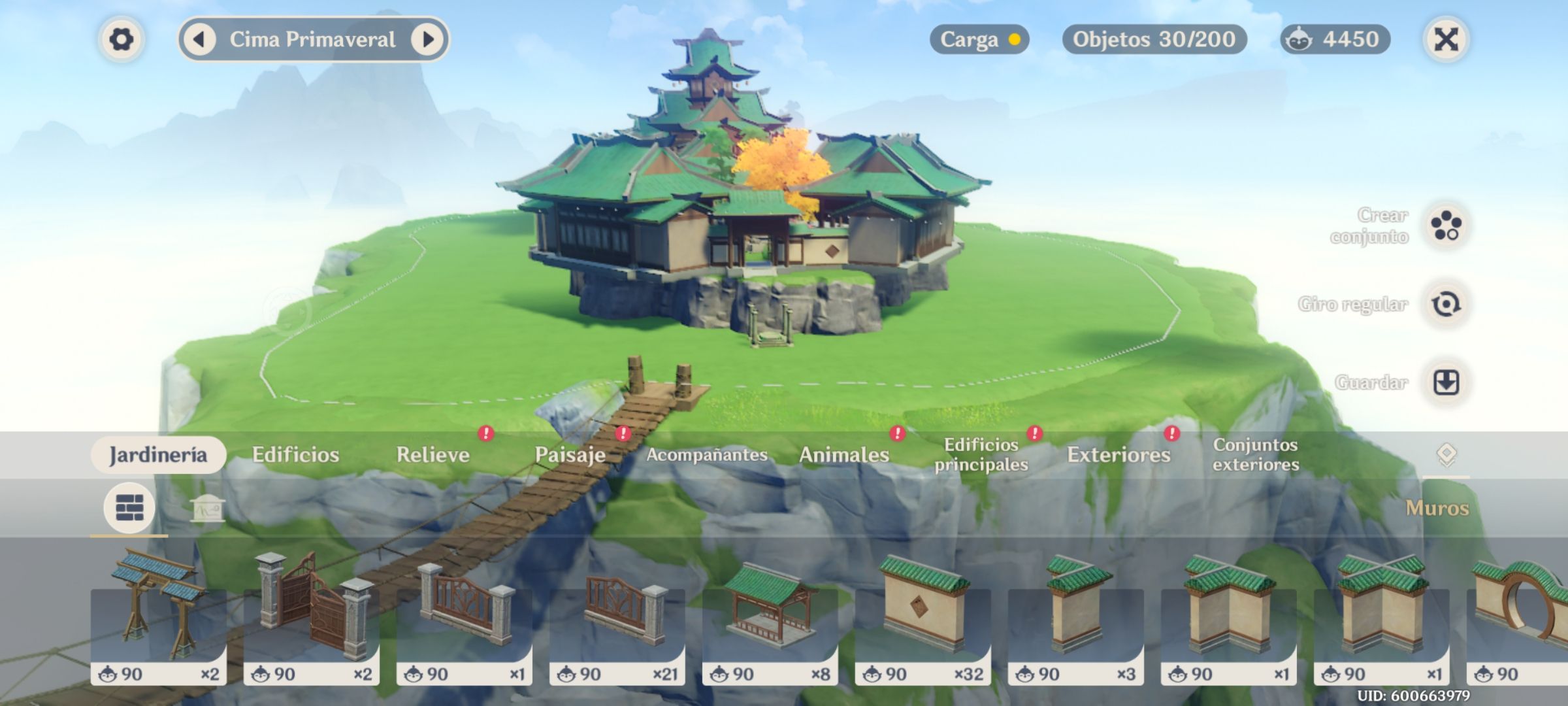Click the currency balance showing 4450

point(1335,41)
